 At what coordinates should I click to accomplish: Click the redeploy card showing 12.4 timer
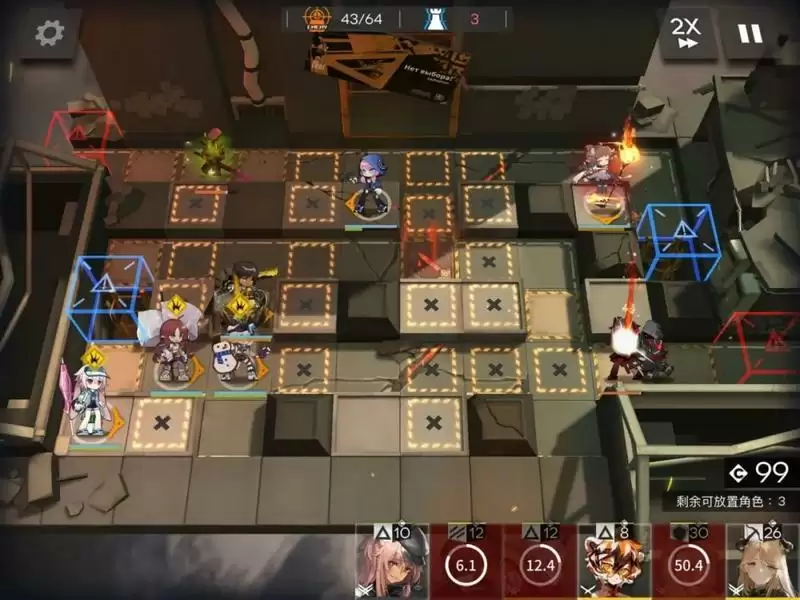point(539,562)
